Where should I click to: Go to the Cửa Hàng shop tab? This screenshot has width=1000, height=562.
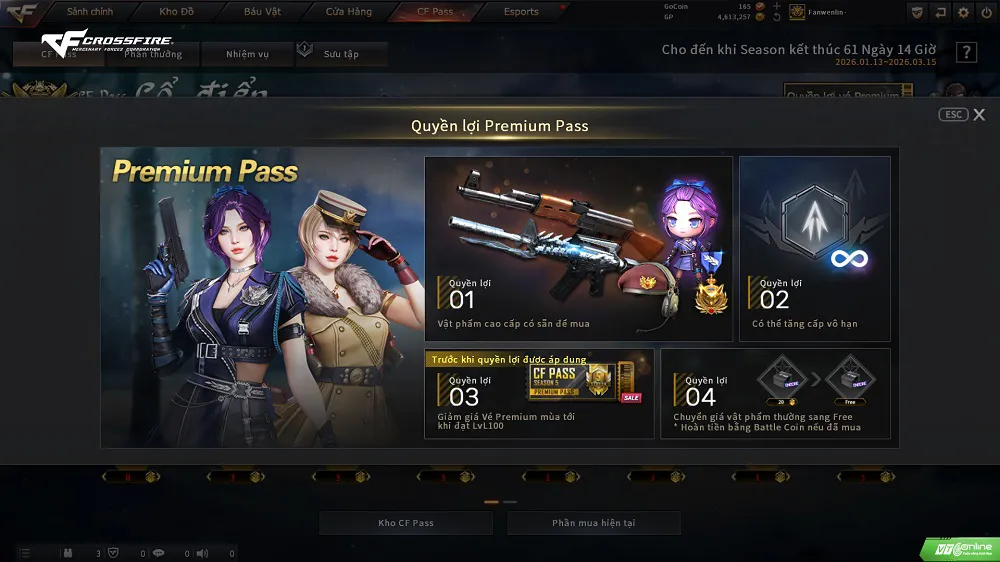(x=349, y=12)
